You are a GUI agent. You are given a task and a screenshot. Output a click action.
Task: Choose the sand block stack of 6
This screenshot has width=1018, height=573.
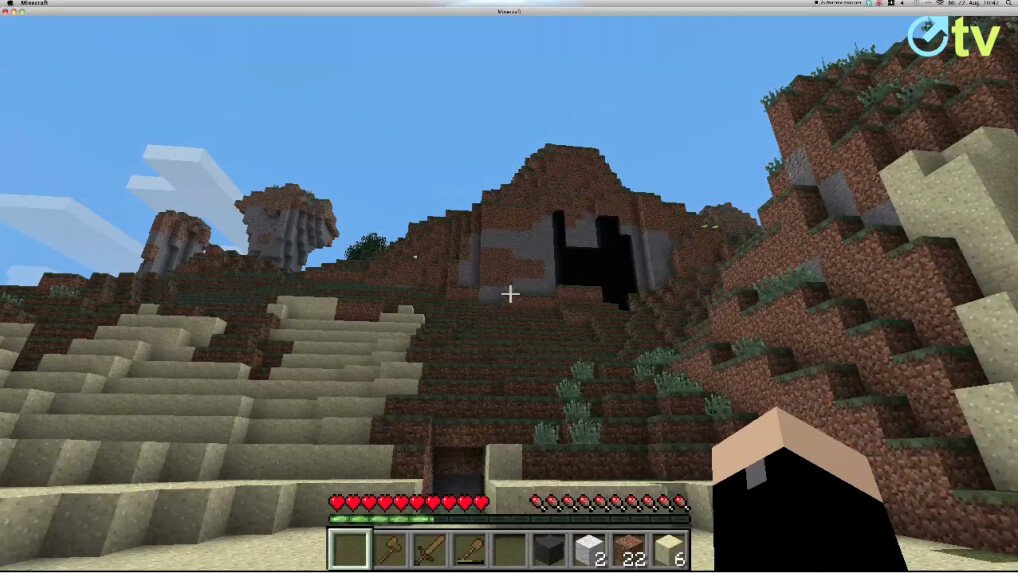click(x=669, y=549)
